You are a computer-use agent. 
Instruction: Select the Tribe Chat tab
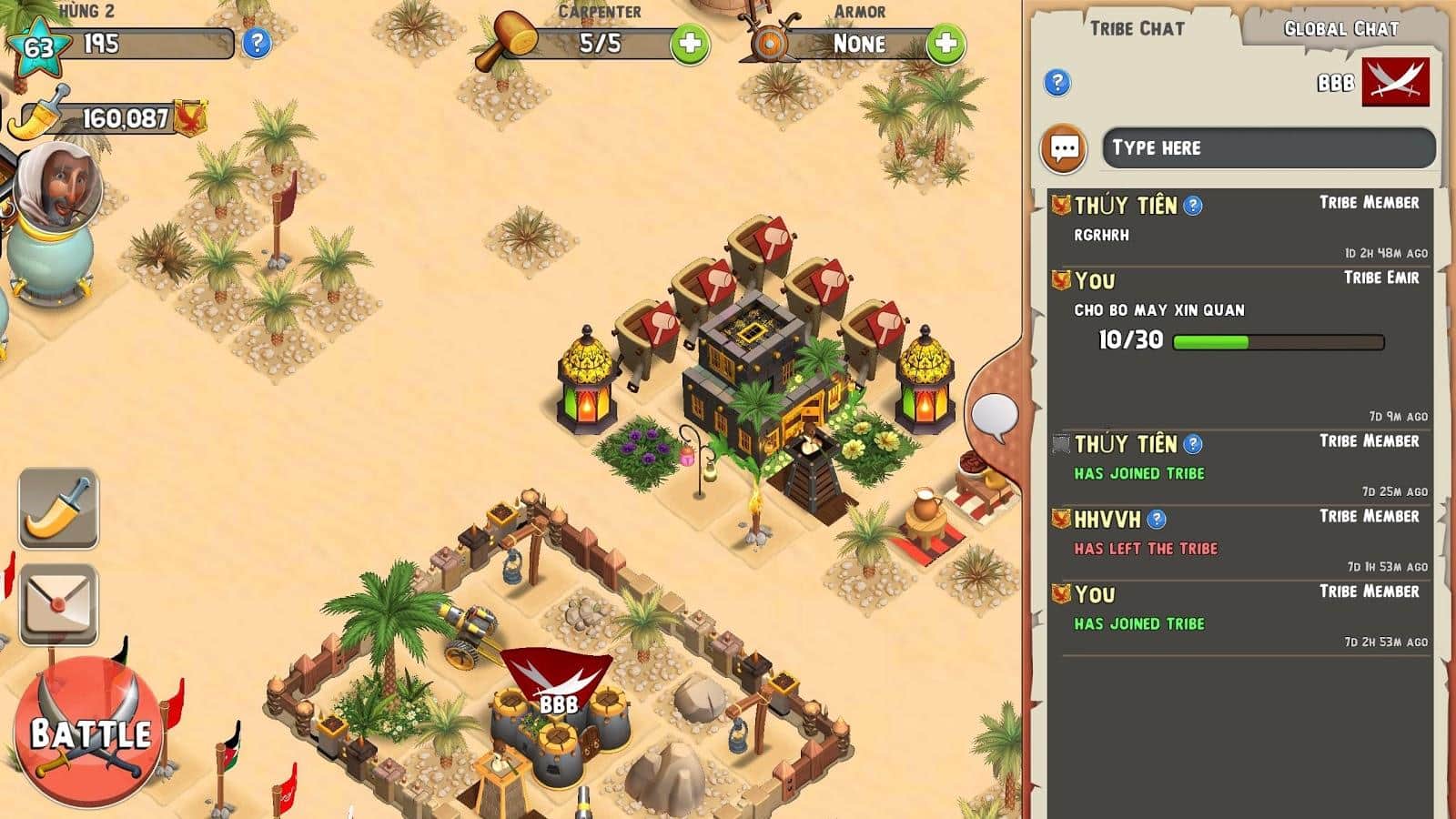tap(1137, 28)
